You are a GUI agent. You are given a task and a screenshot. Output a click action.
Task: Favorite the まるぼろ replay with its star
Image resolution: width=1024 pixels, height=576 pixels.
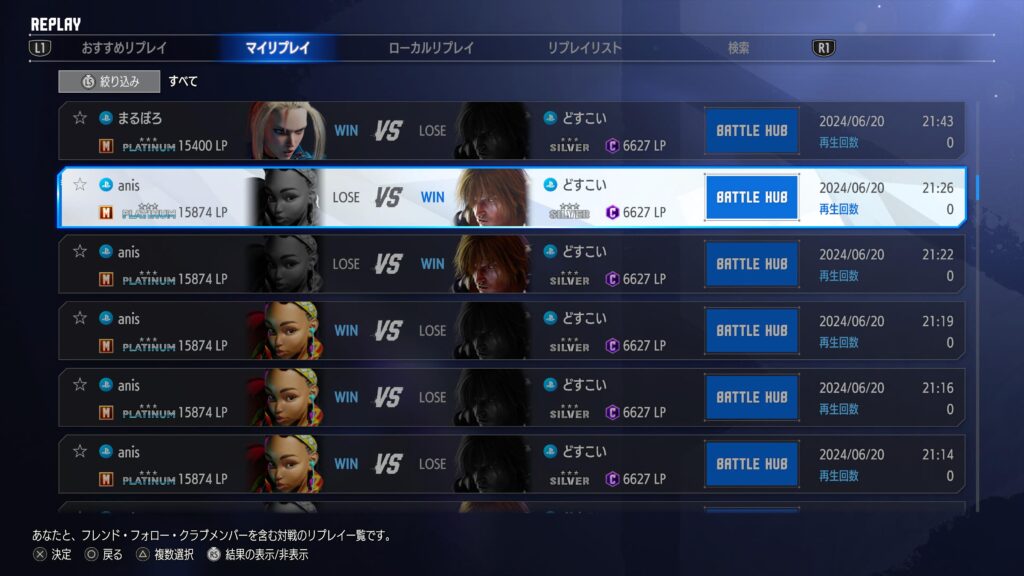click(x=80, y=118)
